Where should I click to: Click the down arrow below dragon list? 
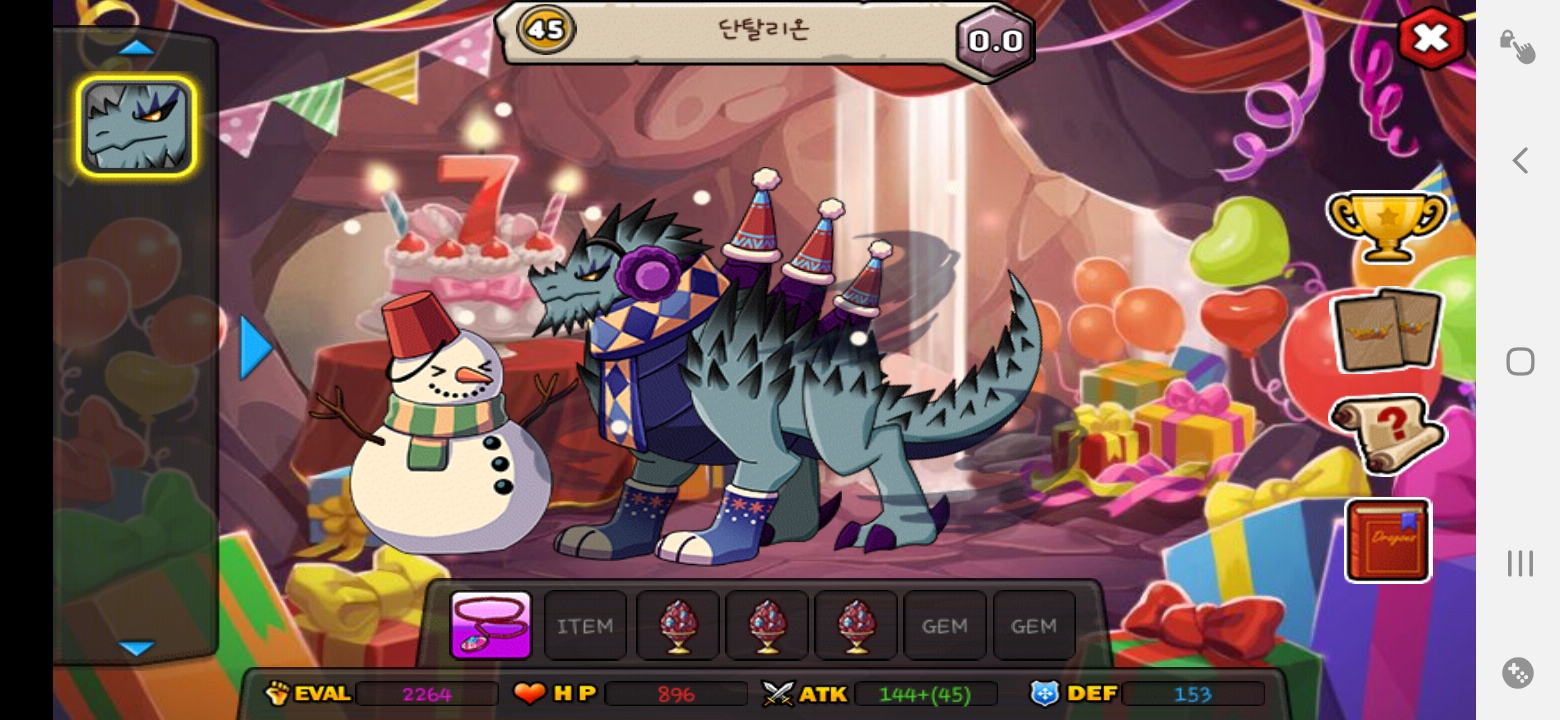click(136, 648)
